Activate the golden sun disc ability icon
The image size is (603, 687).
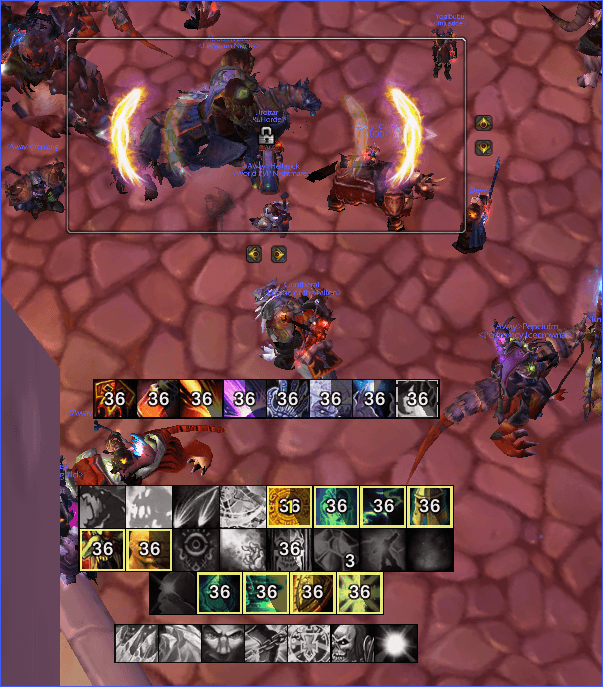click(x=288, y=505)
